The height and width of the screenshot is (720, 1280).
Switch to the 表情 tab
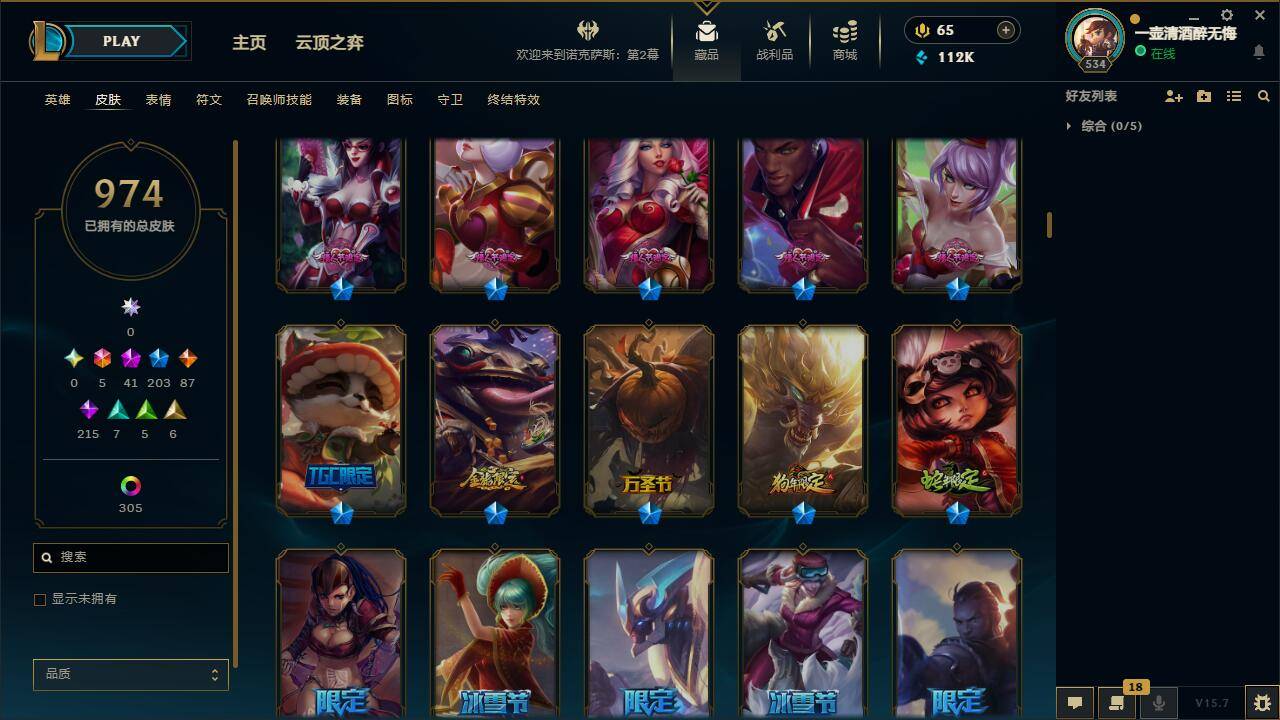[x=158, y=100]
